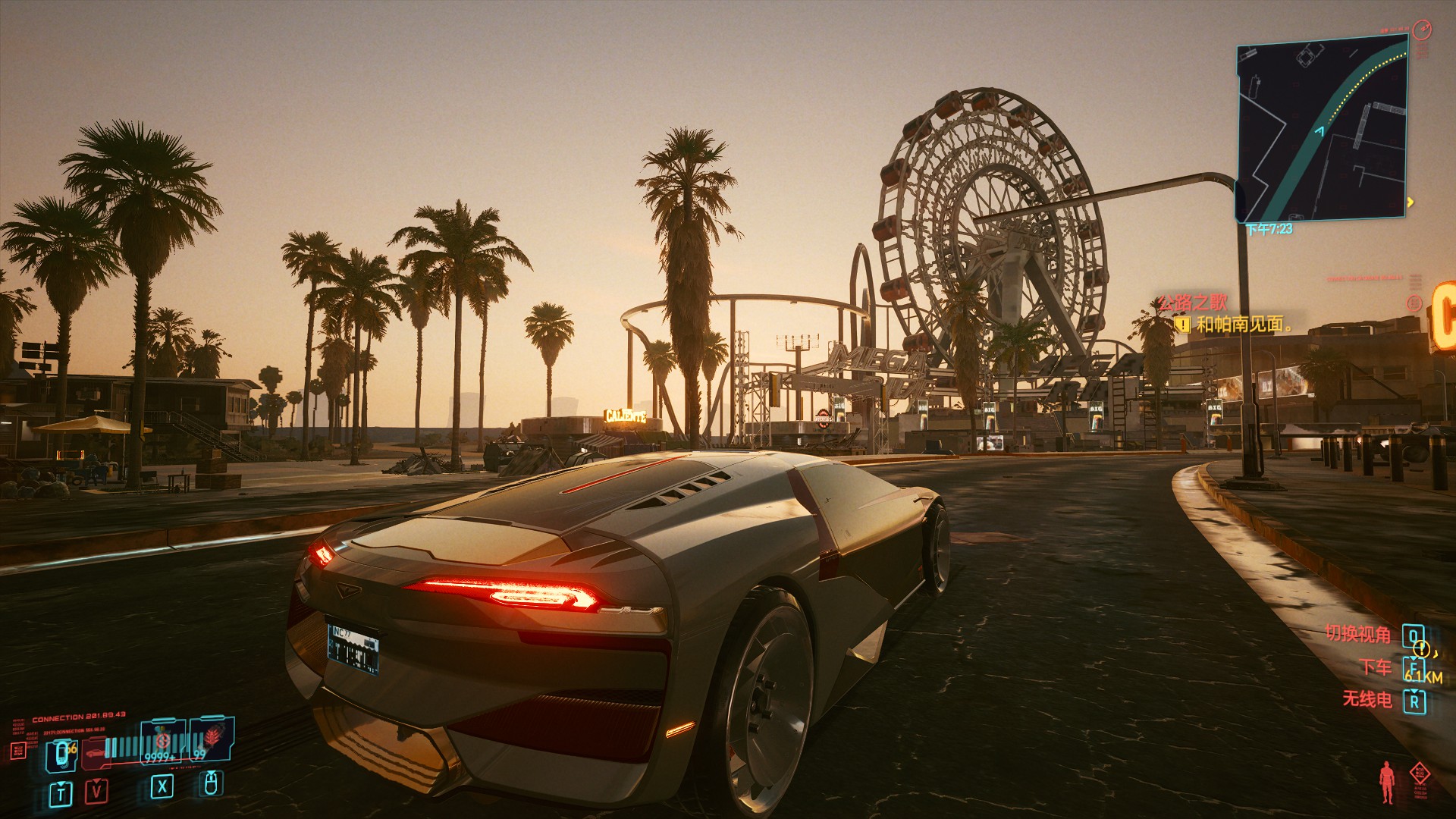
Task: Click the 切换视角 switch camera label
Action: (x=1358, y=634)
